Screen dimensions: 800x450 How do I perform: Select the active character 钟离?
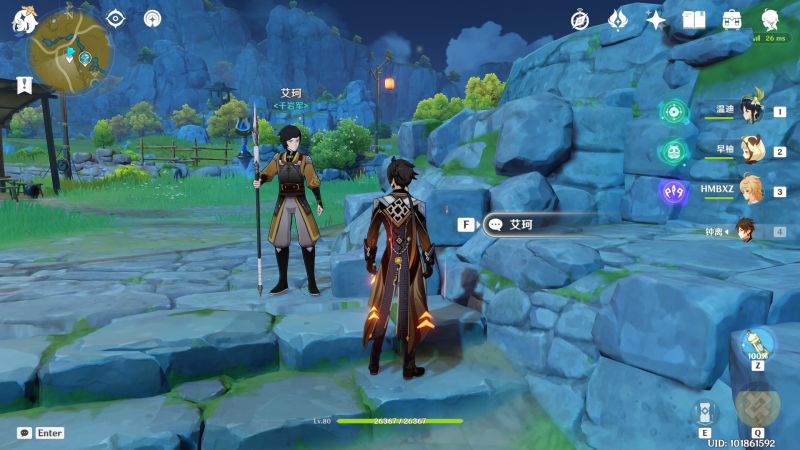pos(746,231)
